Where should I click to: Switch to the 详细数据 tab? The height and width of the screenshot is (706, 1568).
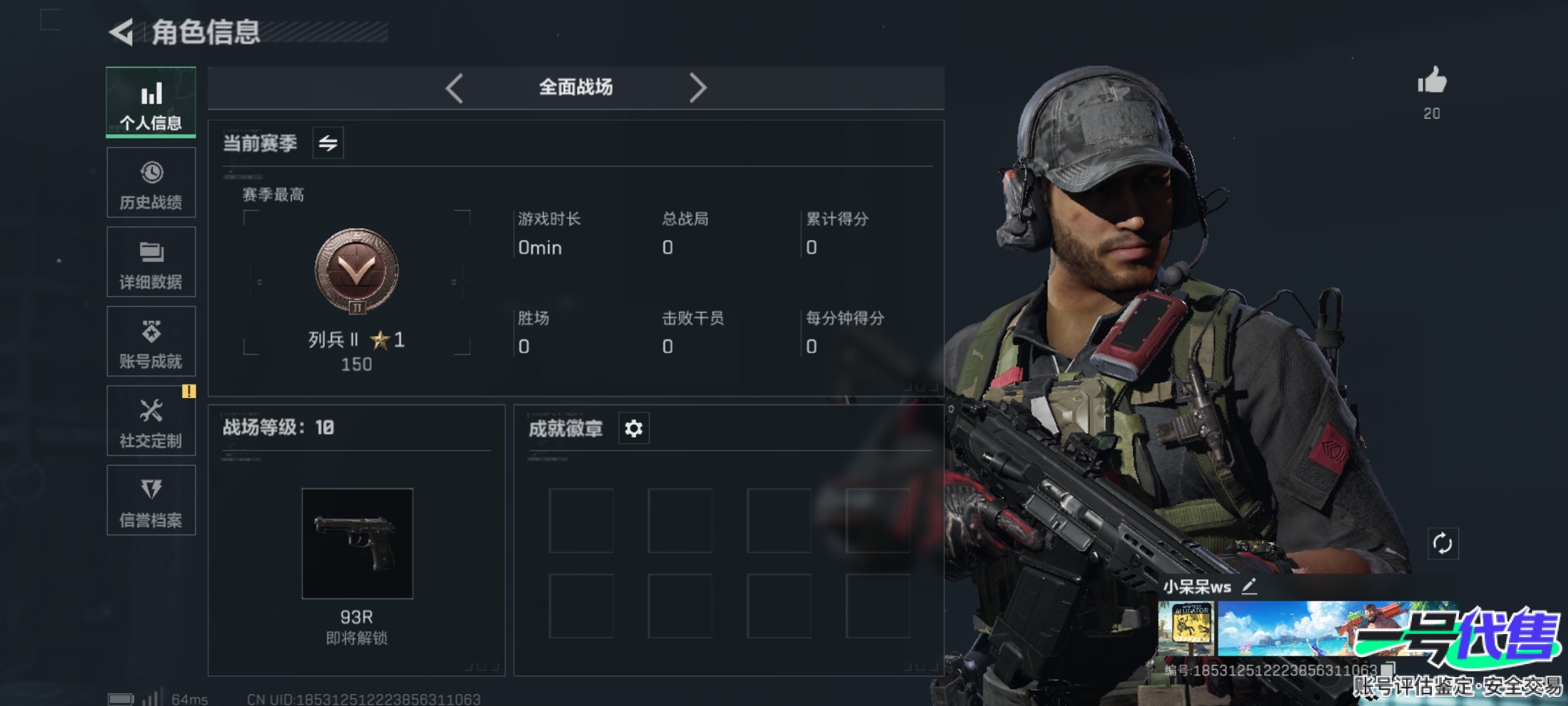151,262
